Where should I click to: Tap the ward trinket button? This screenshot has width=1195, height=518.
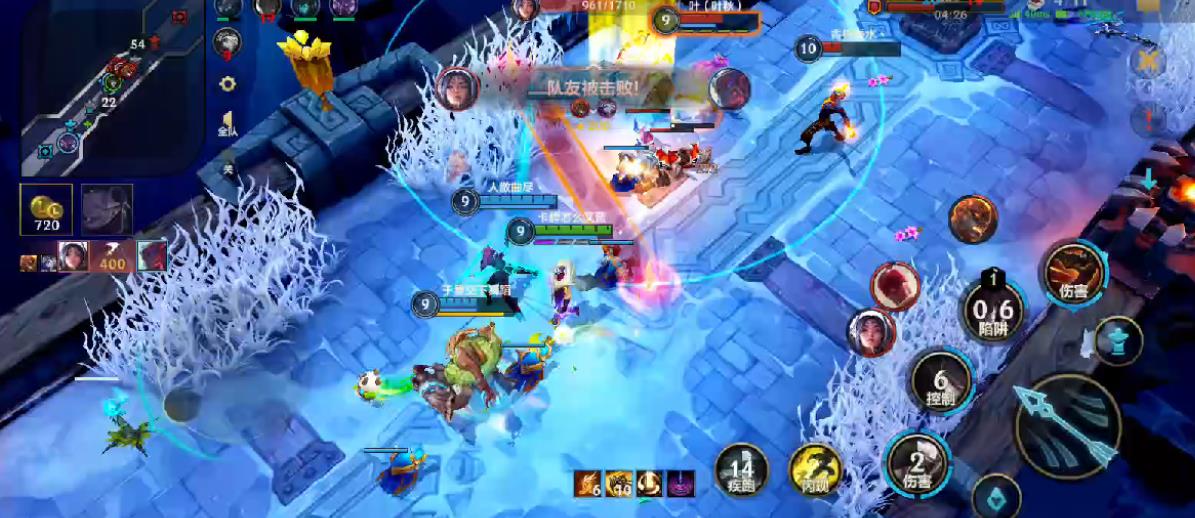click(x=1118, y=339)
